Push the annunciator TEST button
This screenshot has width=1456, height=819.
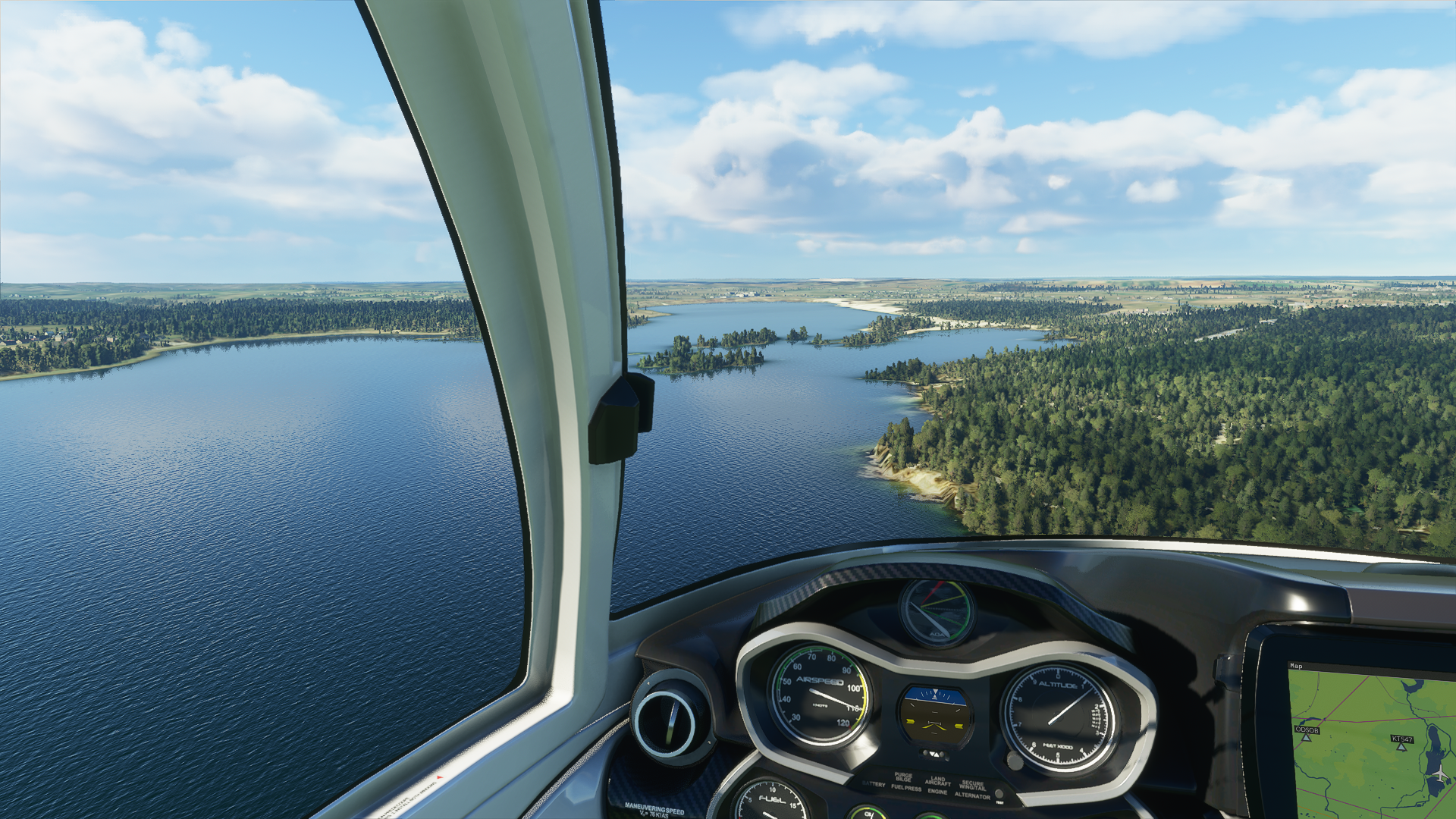click(x=999, y=794)
